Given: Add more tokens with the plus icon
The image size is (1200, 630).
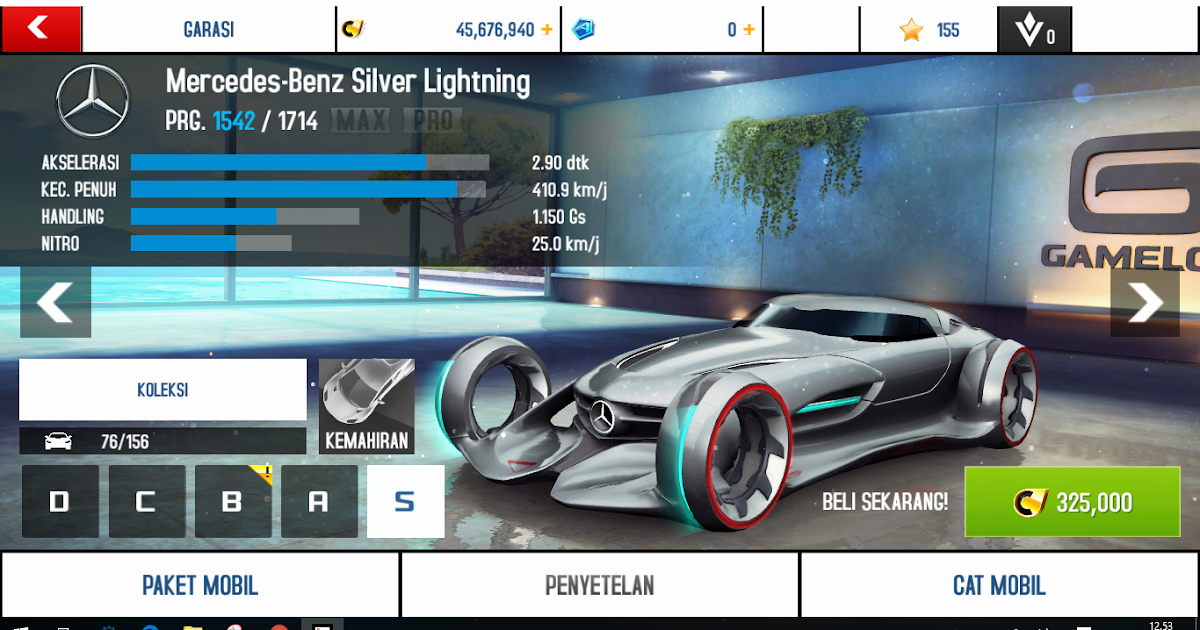Looking at the screenshot, I should point(748,30).
